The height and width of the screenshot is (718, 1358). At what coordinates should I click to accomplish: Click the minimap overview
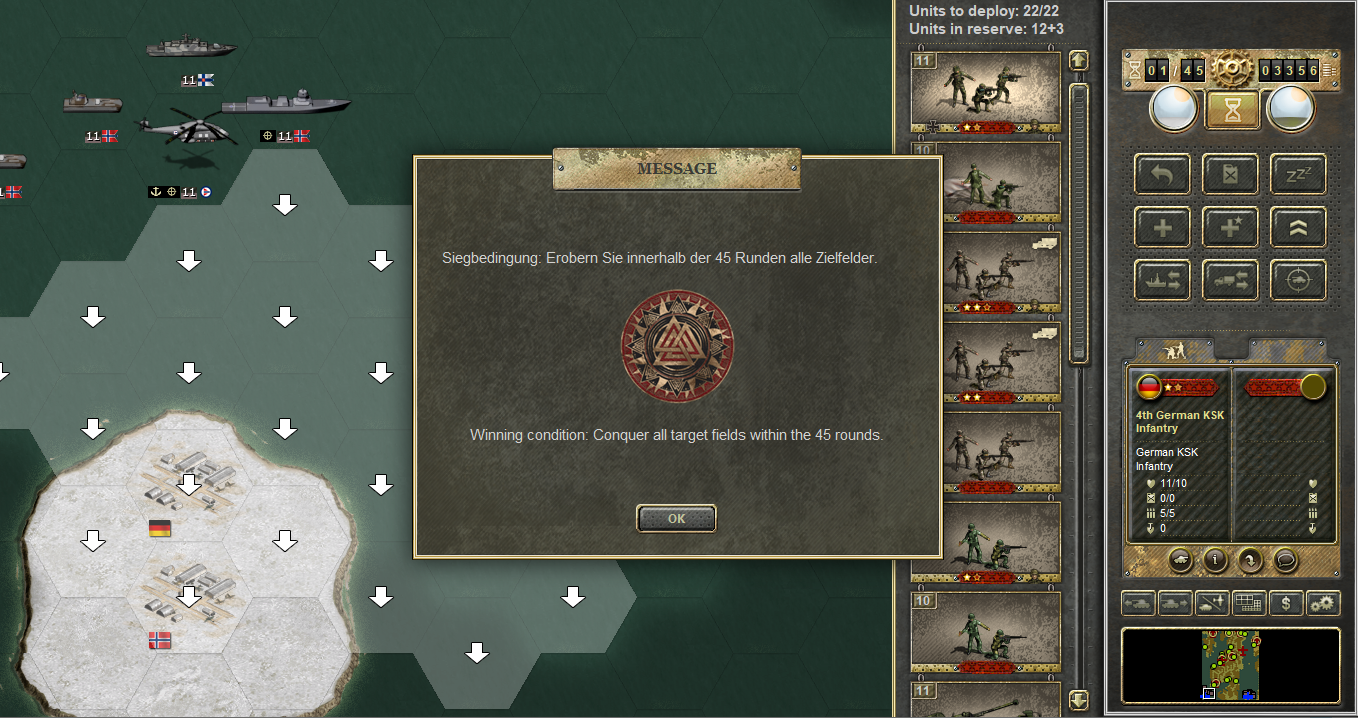point(1230,665)
